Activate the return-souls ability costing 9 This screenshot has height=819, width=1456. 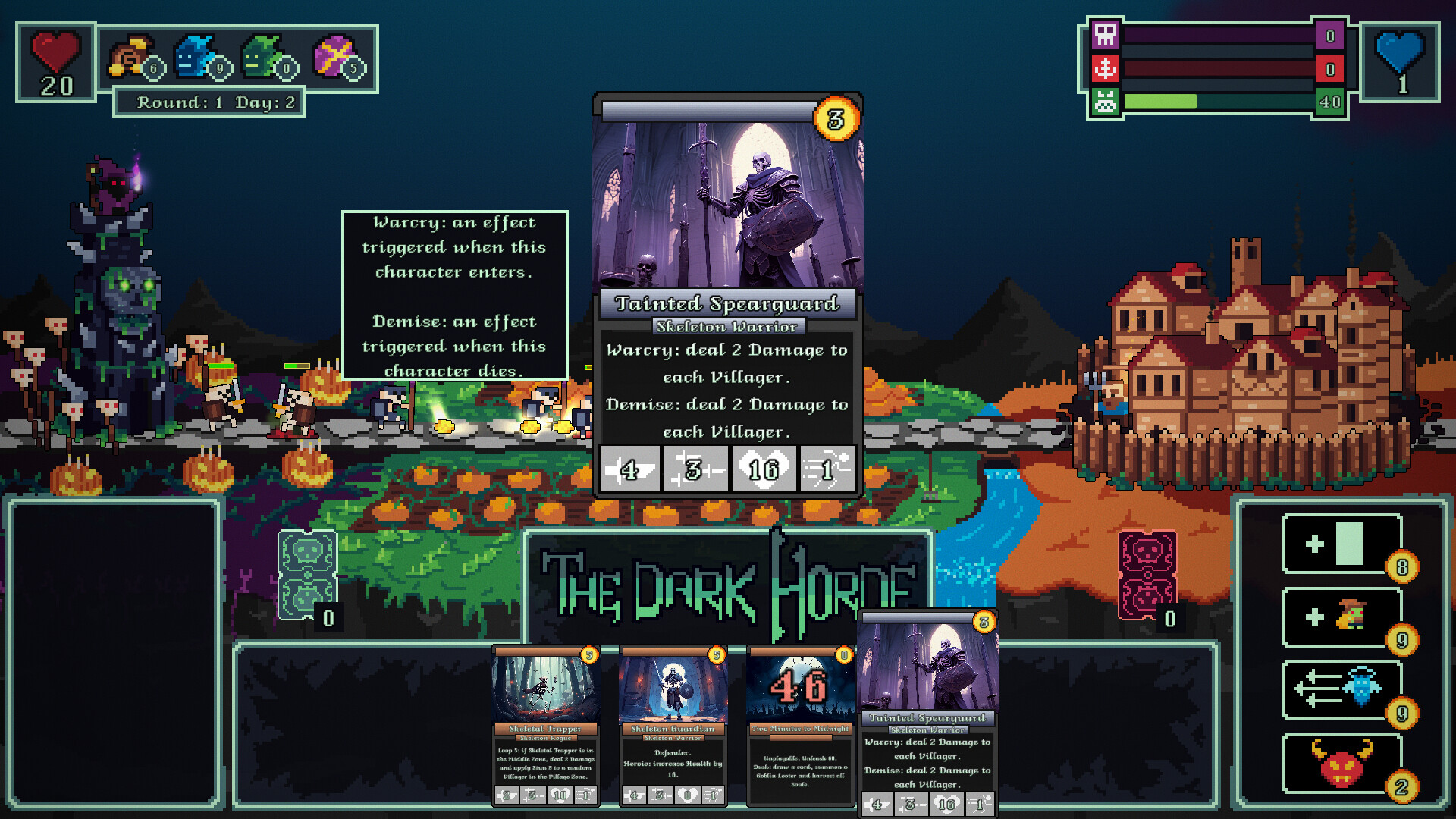click(1339, 692)
